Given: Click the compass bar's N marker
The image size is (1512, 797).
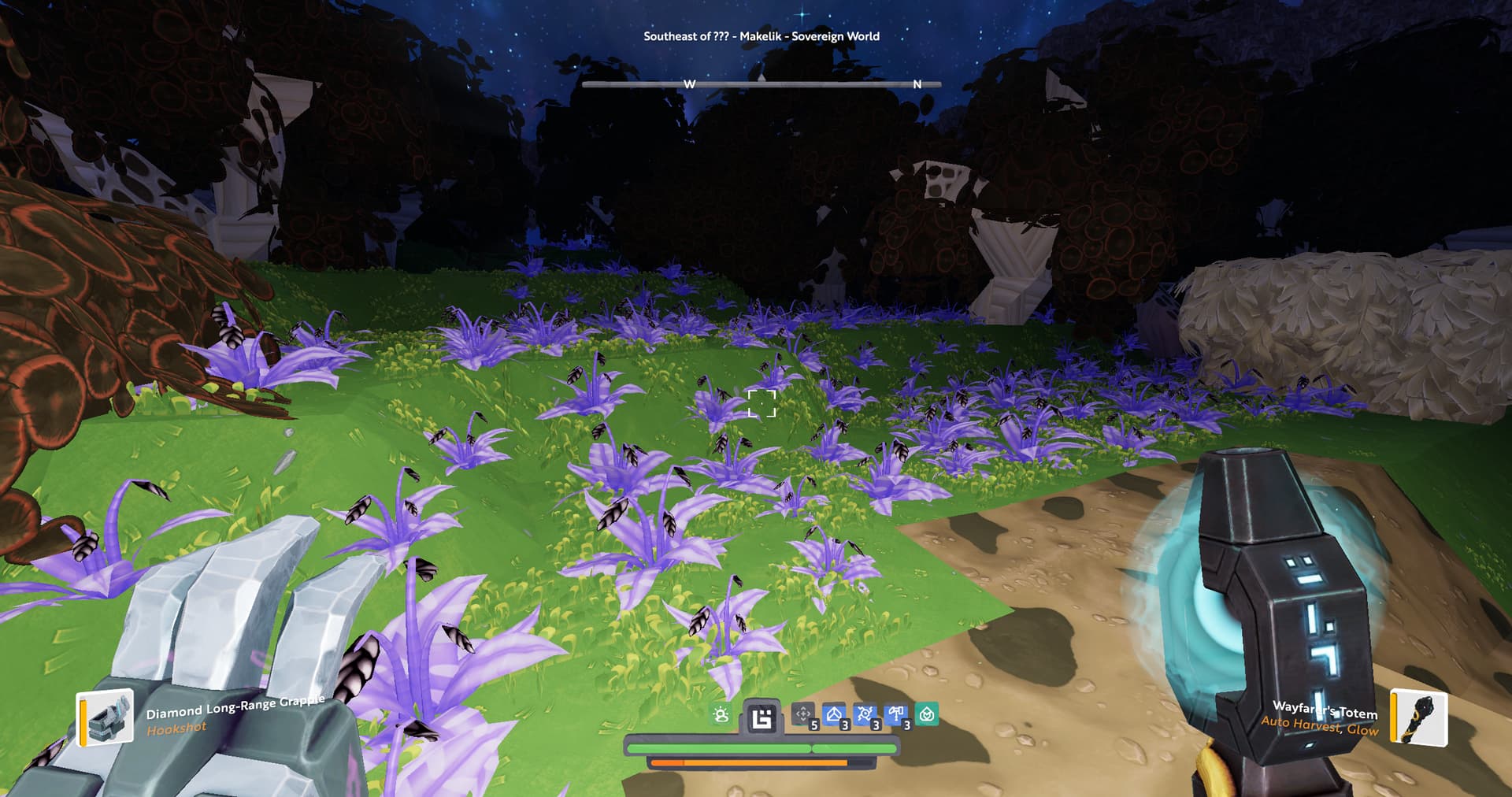Looking at the screenshot, I should (917, 84).
